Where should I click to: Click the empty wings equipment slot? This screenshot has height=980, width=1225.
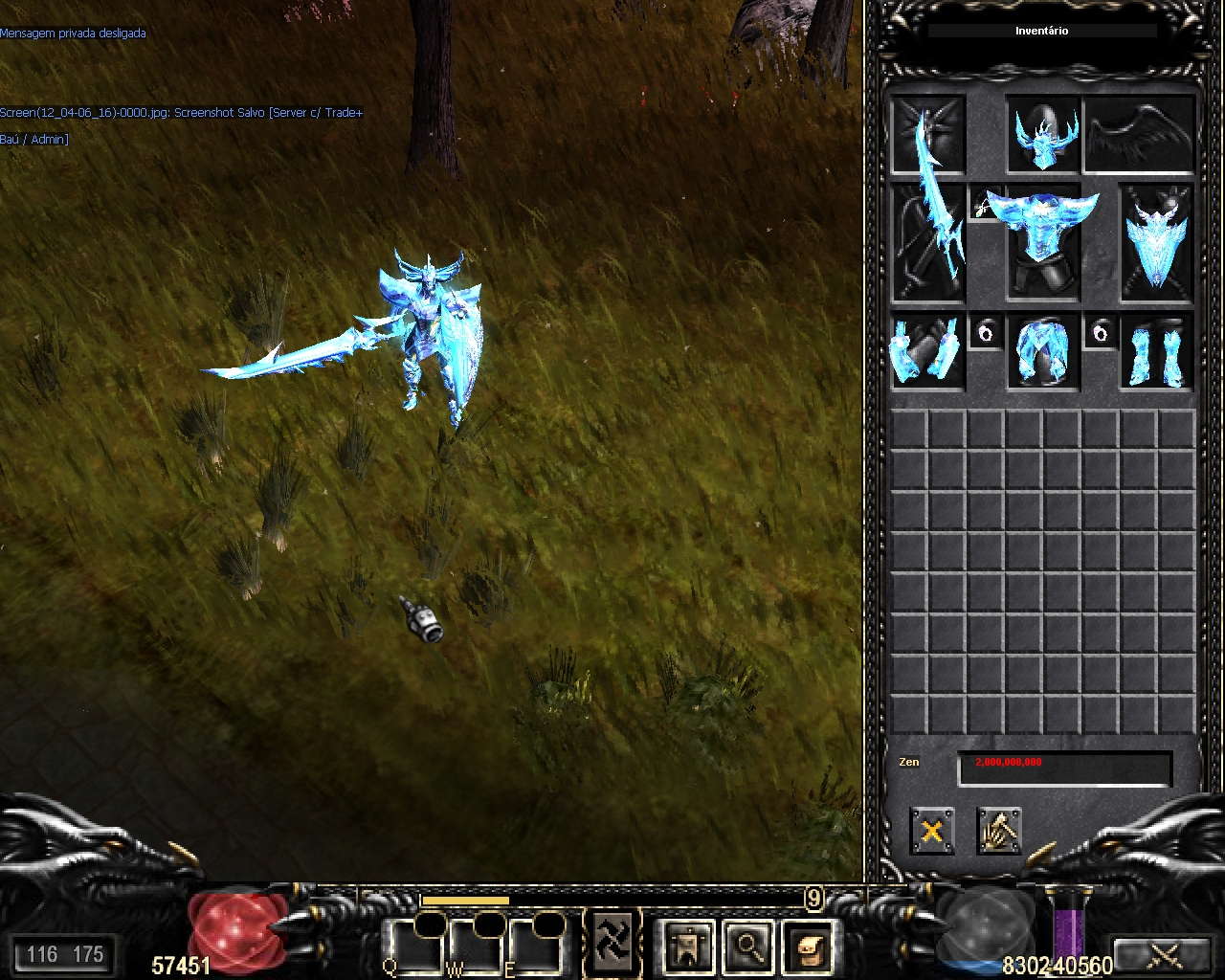[x=1140, y=134]
